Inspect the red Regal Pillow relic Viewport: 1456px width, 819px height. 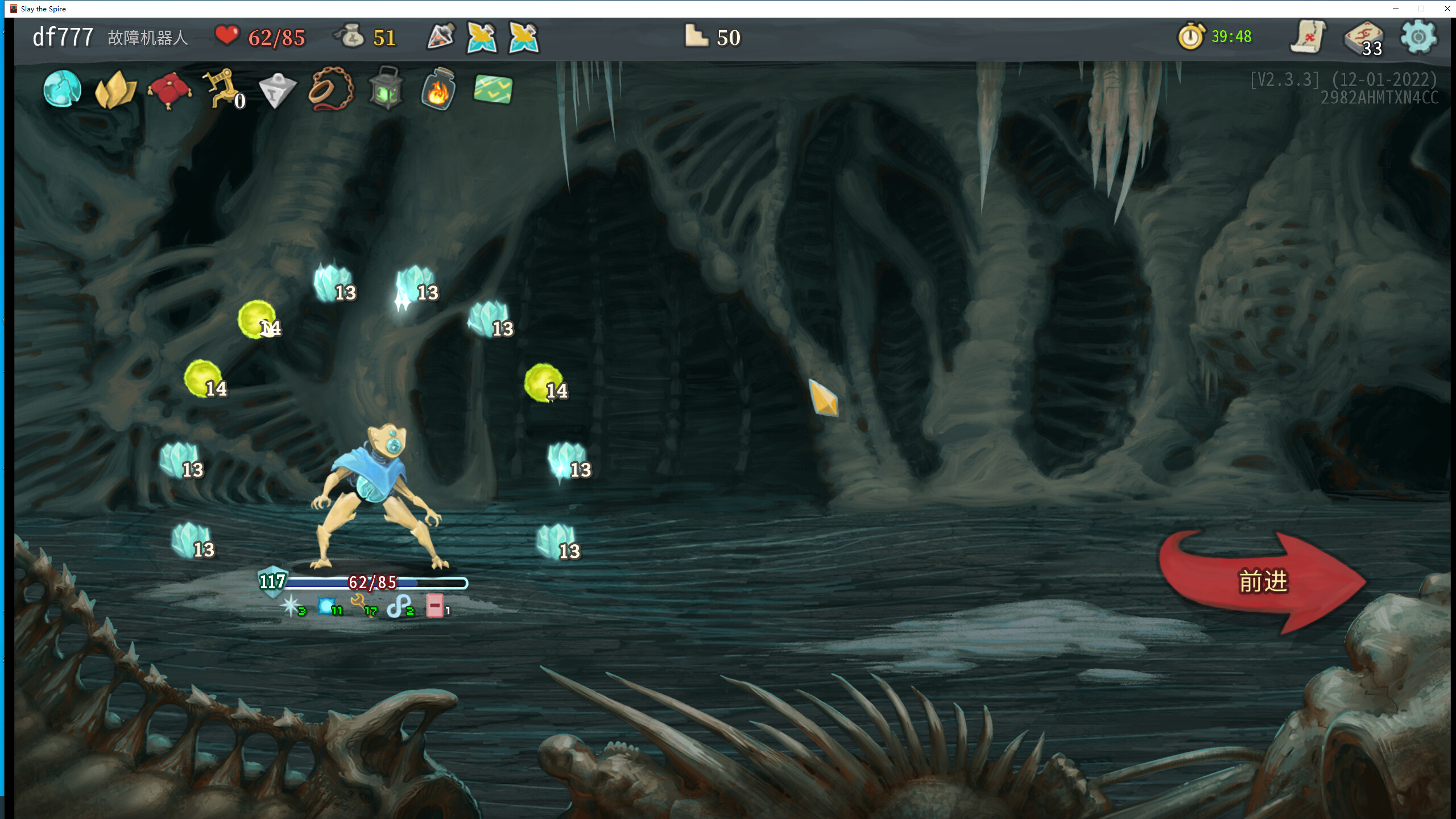[x=169, y=90]
